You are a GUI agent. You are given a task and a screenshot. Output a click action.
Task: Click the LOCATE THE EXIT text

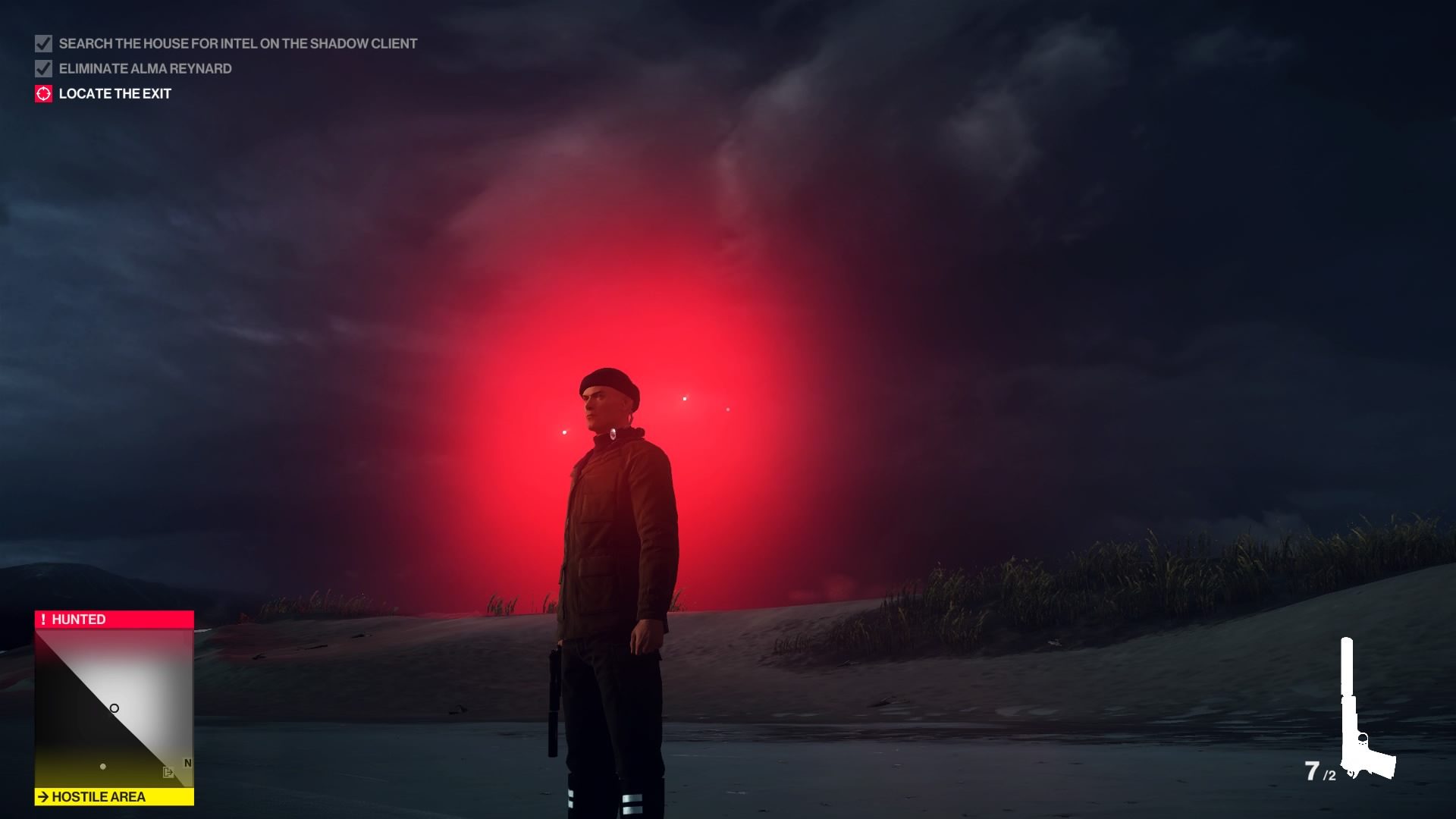click(114, 93)
